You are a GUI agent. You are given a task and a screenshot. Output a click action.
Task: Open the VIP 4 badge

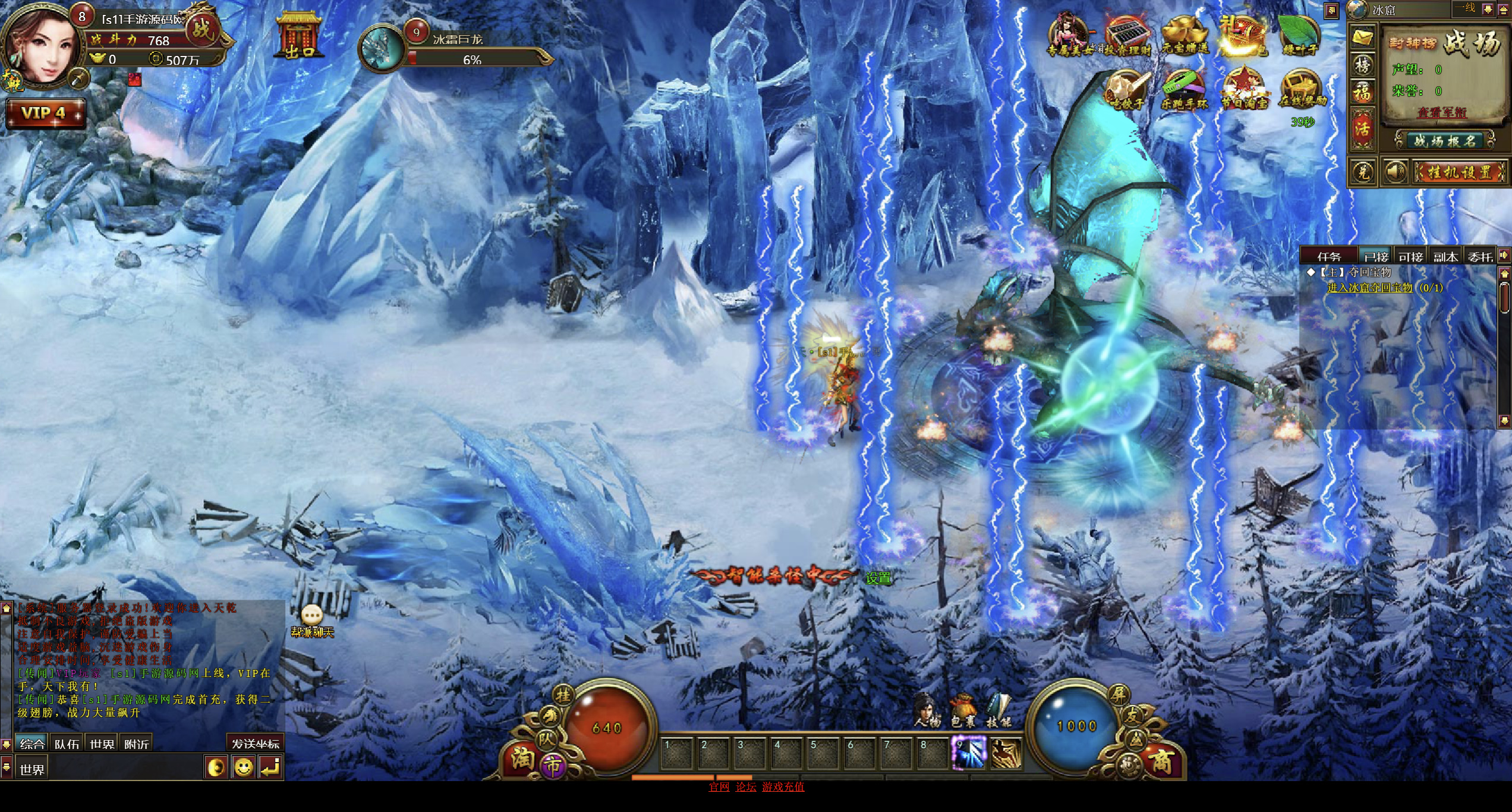pyautogui.click(x=45, y=113)
